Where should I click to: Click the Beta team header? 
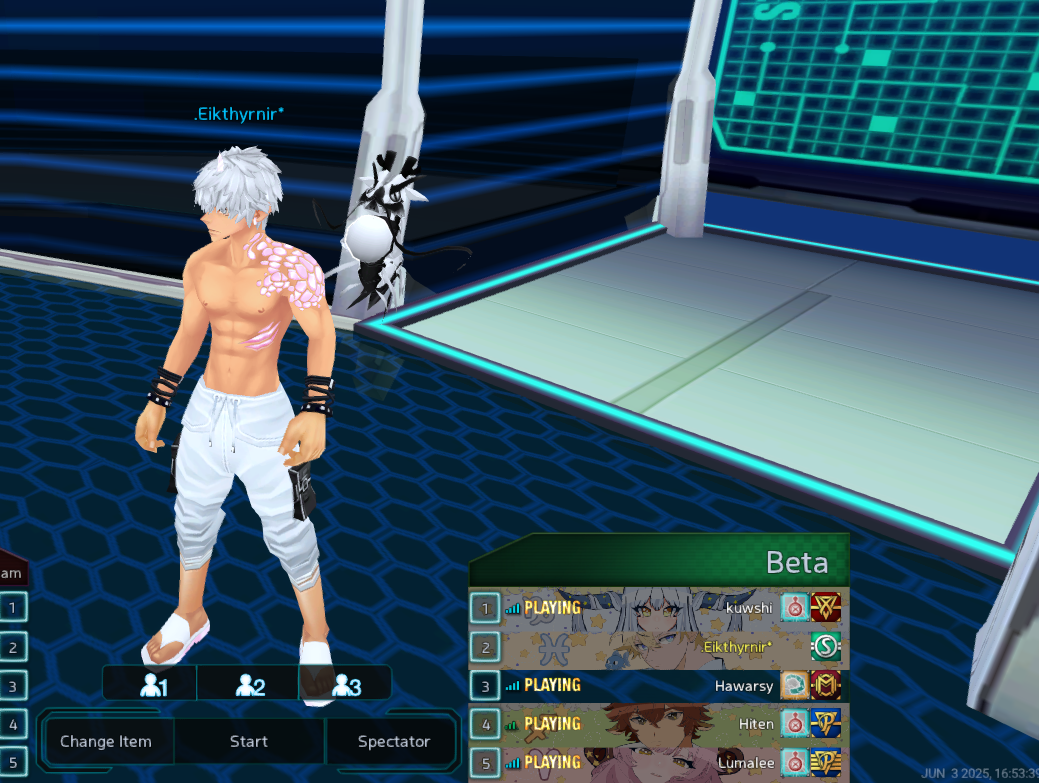click(x=660, y=561)
